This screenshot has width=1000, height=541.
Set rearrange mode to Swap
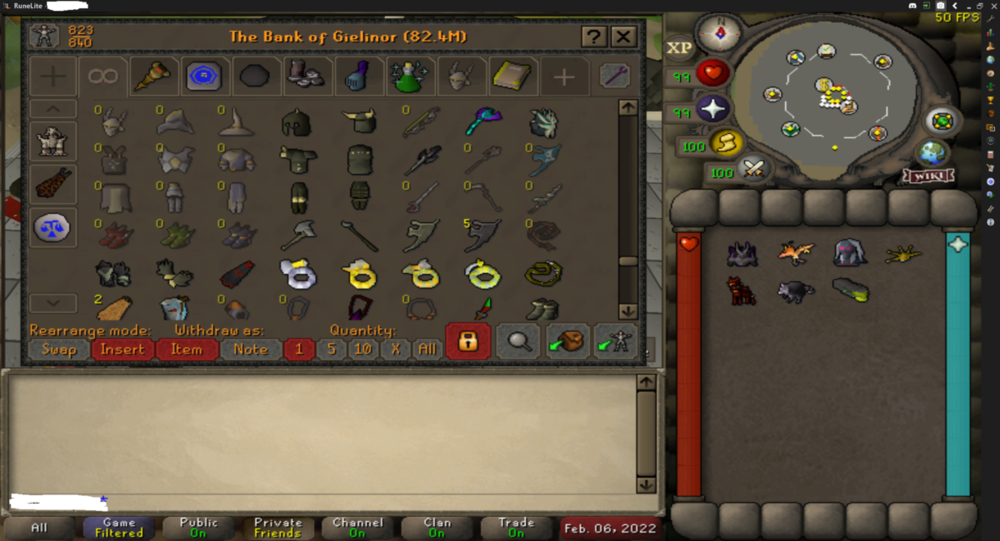58,349
